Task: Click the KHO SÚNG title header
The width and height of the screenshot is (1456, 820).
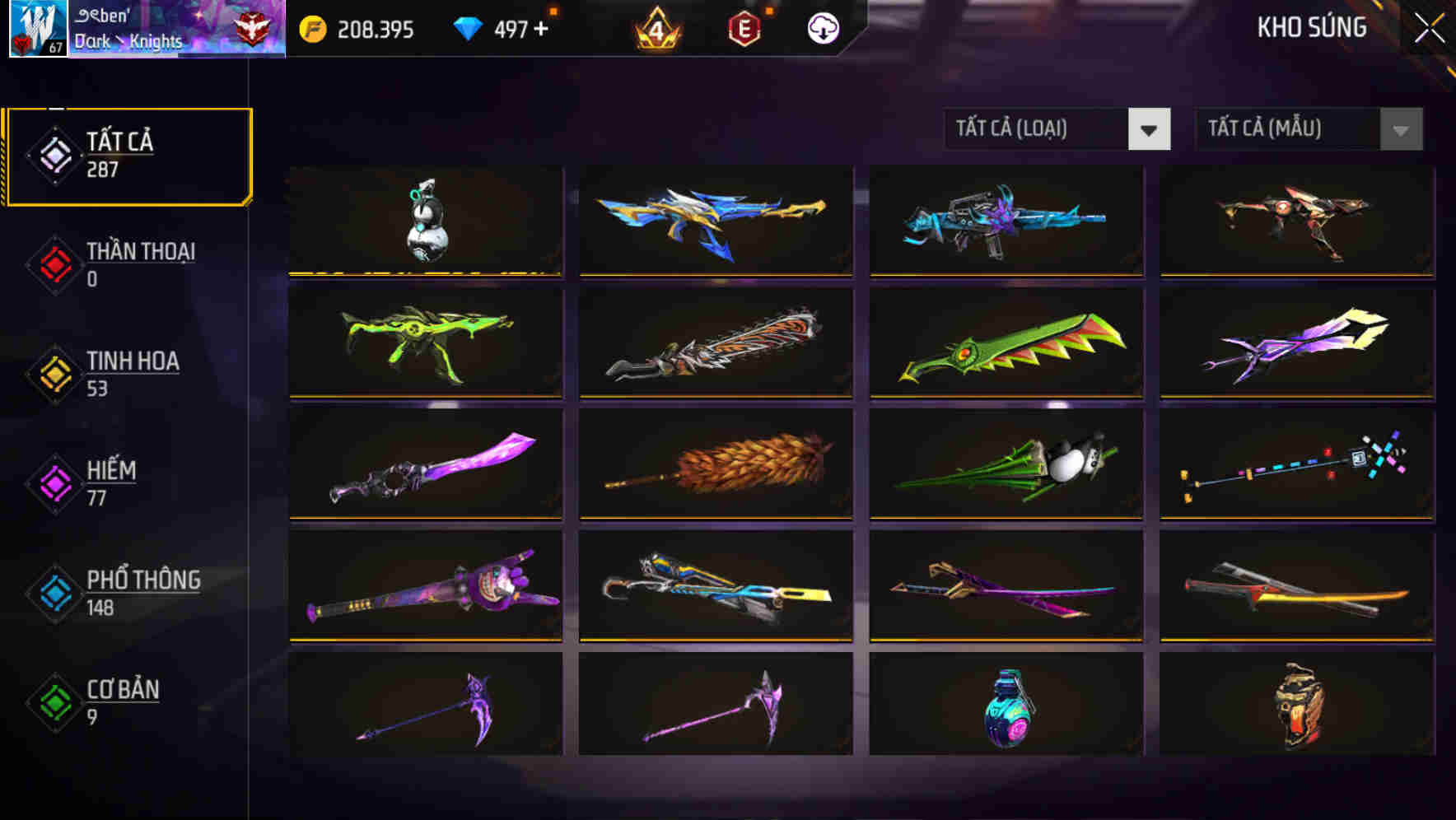Action: [1311, 27]
